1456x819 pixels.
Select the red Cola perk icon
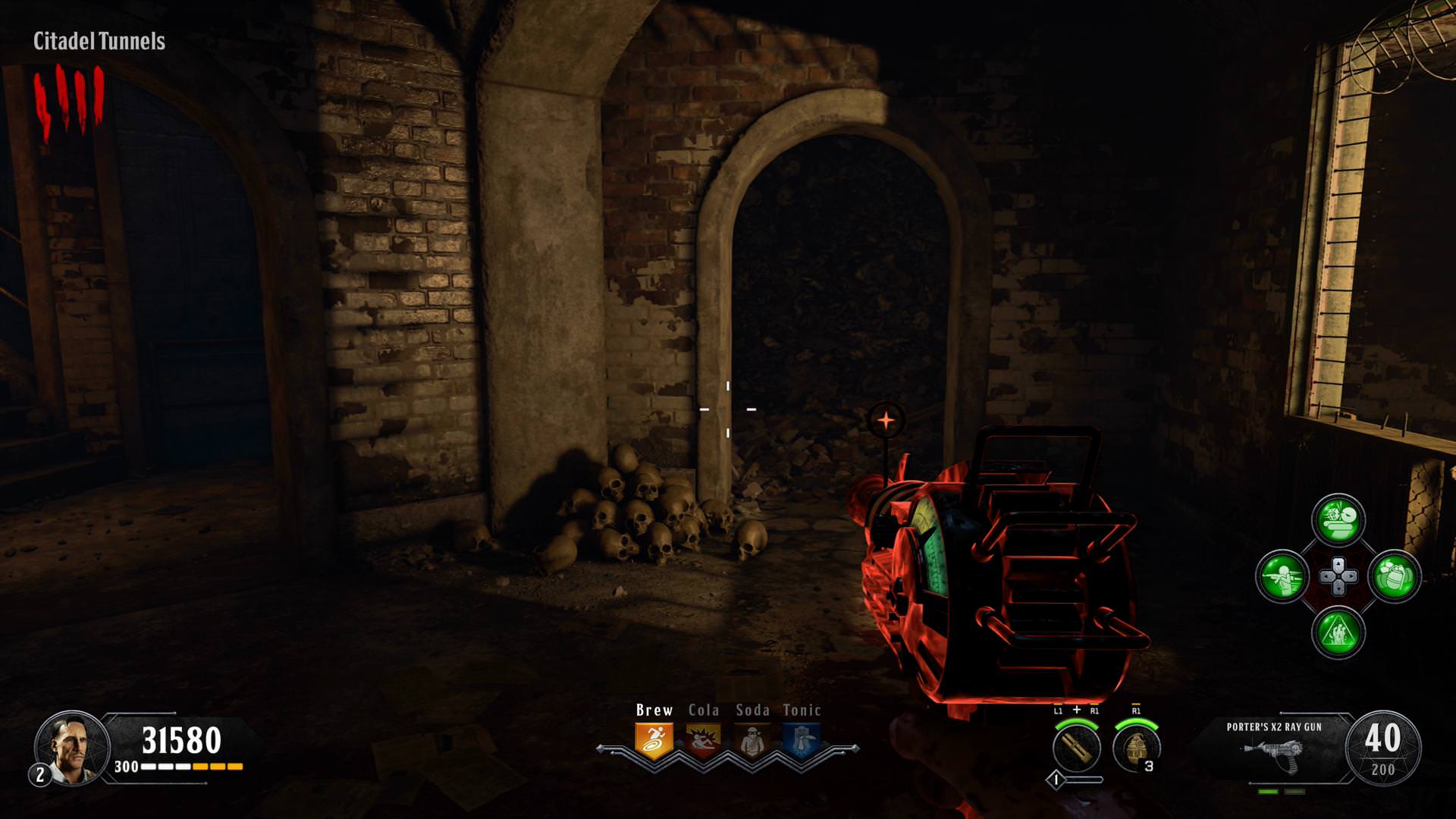pyautogui.click(x=703, y=739)
